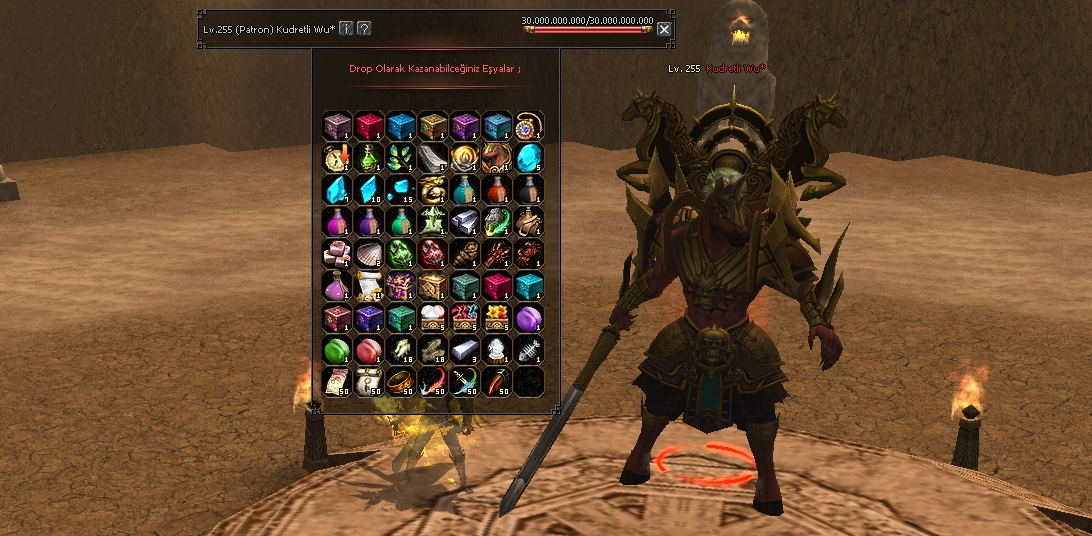Viewport: 1092px width, 536px height.
Task: Select the golden pocket watch amulet drop
Action: (529, 125)
